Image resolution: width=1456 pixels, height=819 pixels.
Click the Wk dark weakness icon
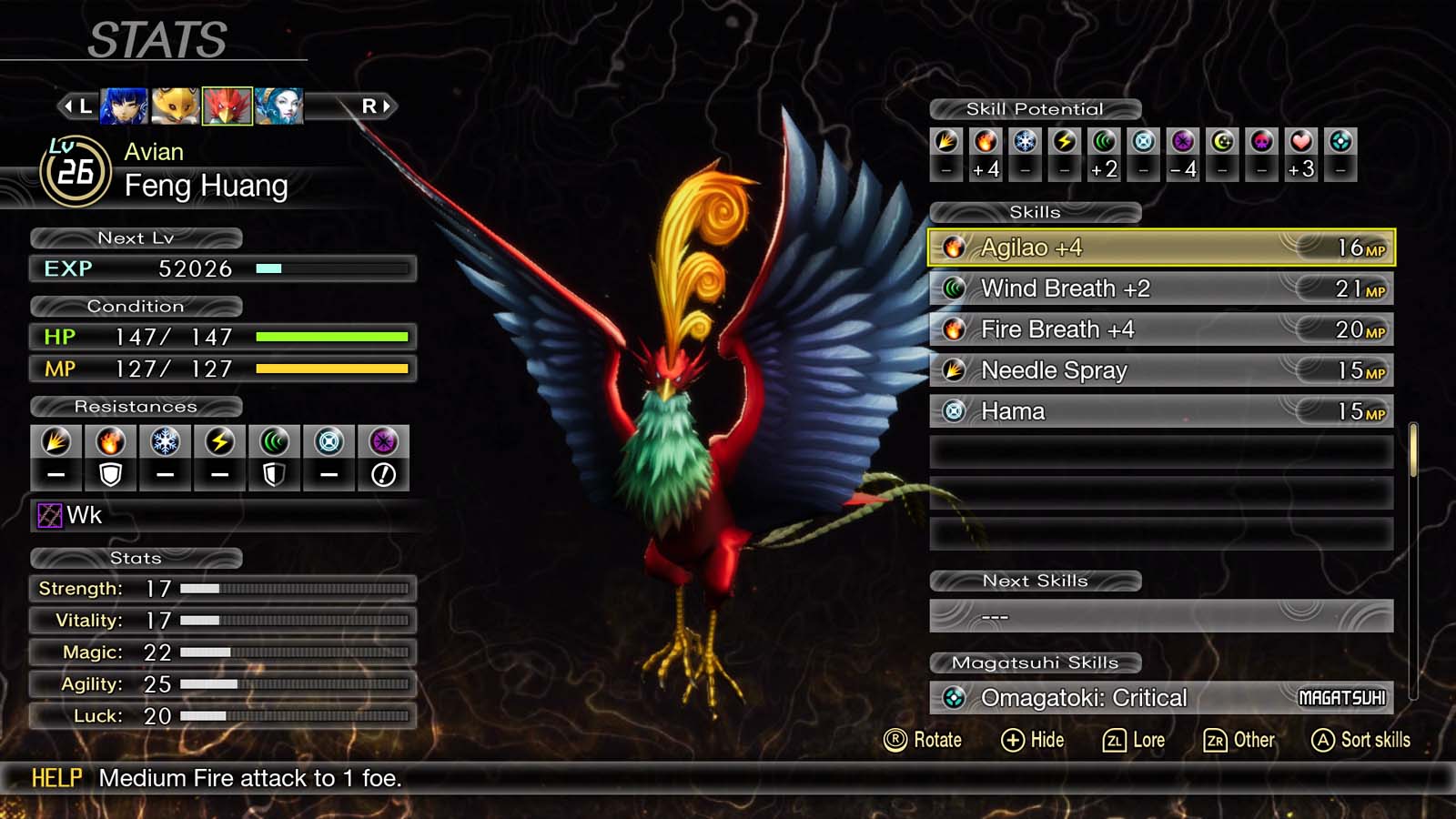pyautogui.click(x=48, y=515)
